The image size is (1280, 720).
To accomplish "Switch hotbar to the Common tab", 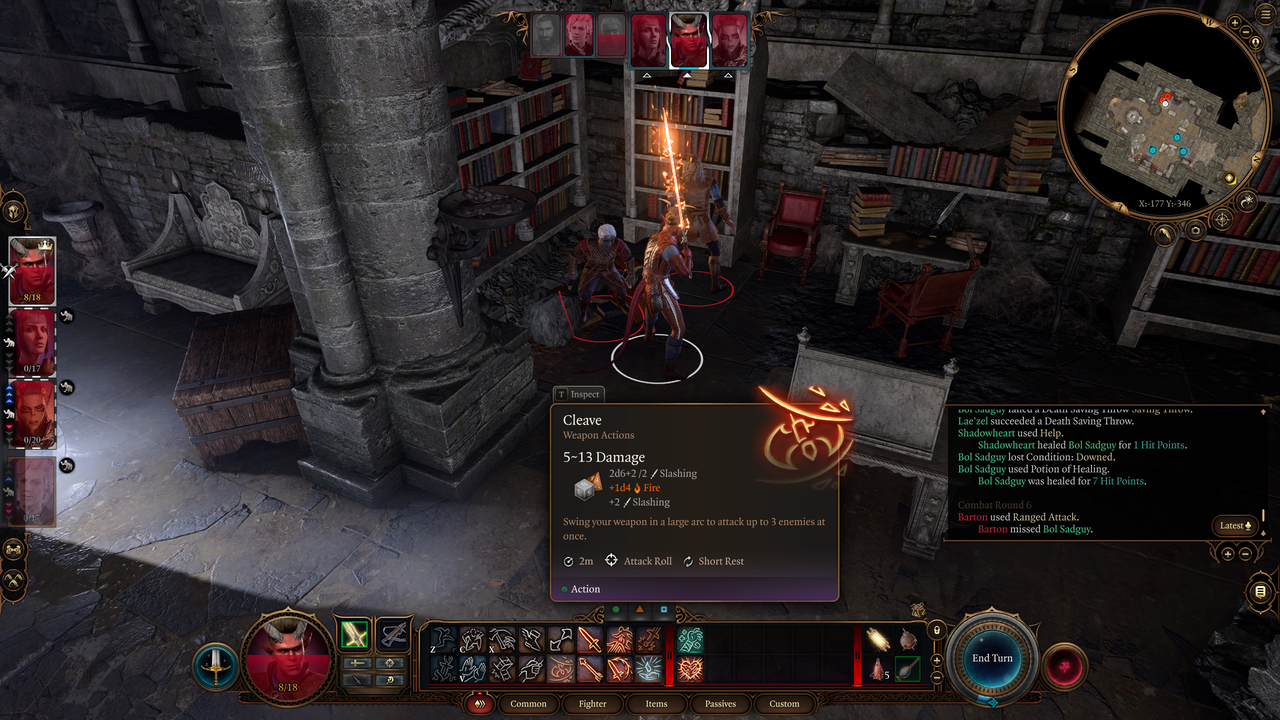I will coord(528,704).
